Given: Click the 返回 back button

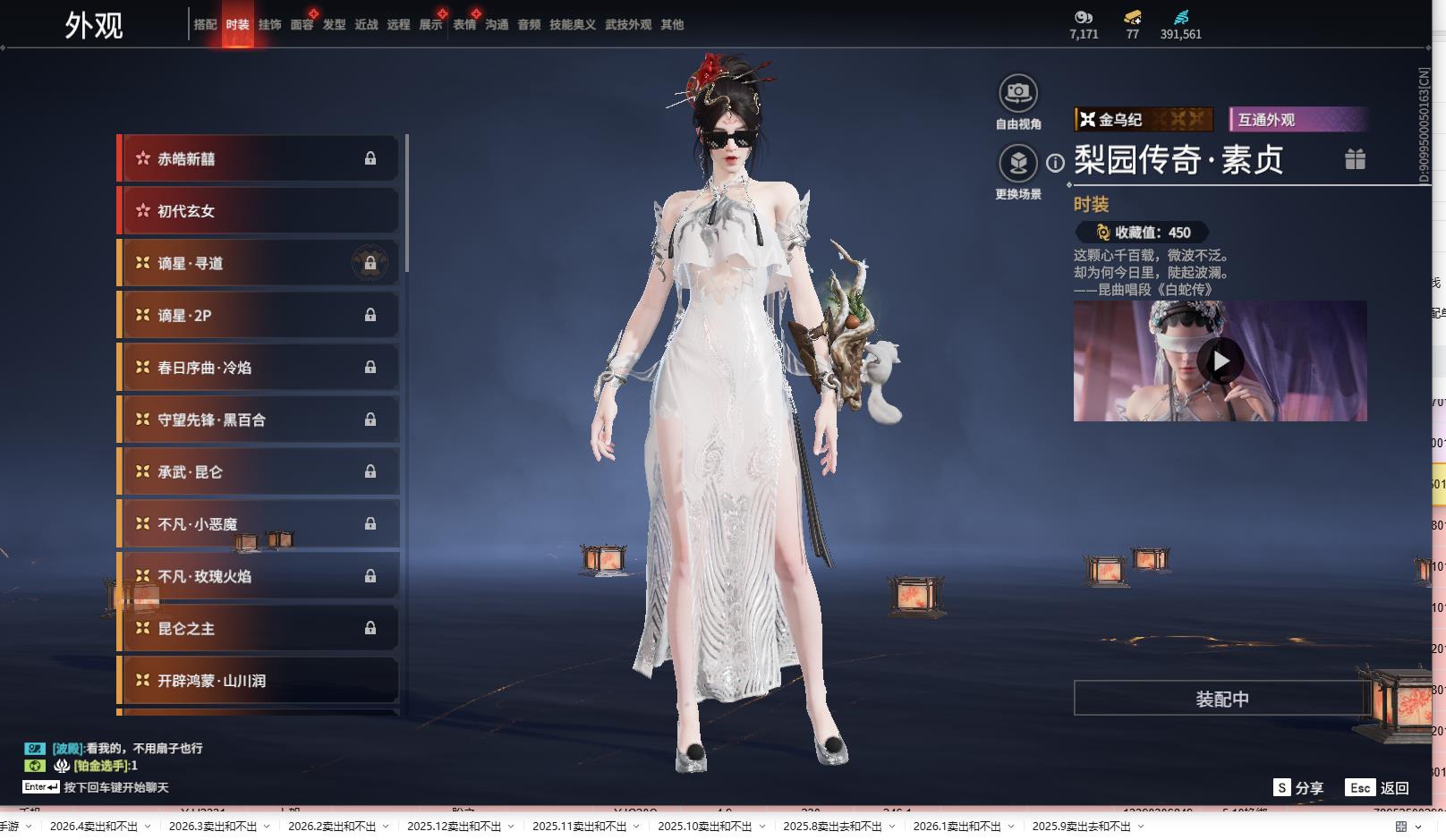Looking at the screenshot, I should click(1378, 788).
